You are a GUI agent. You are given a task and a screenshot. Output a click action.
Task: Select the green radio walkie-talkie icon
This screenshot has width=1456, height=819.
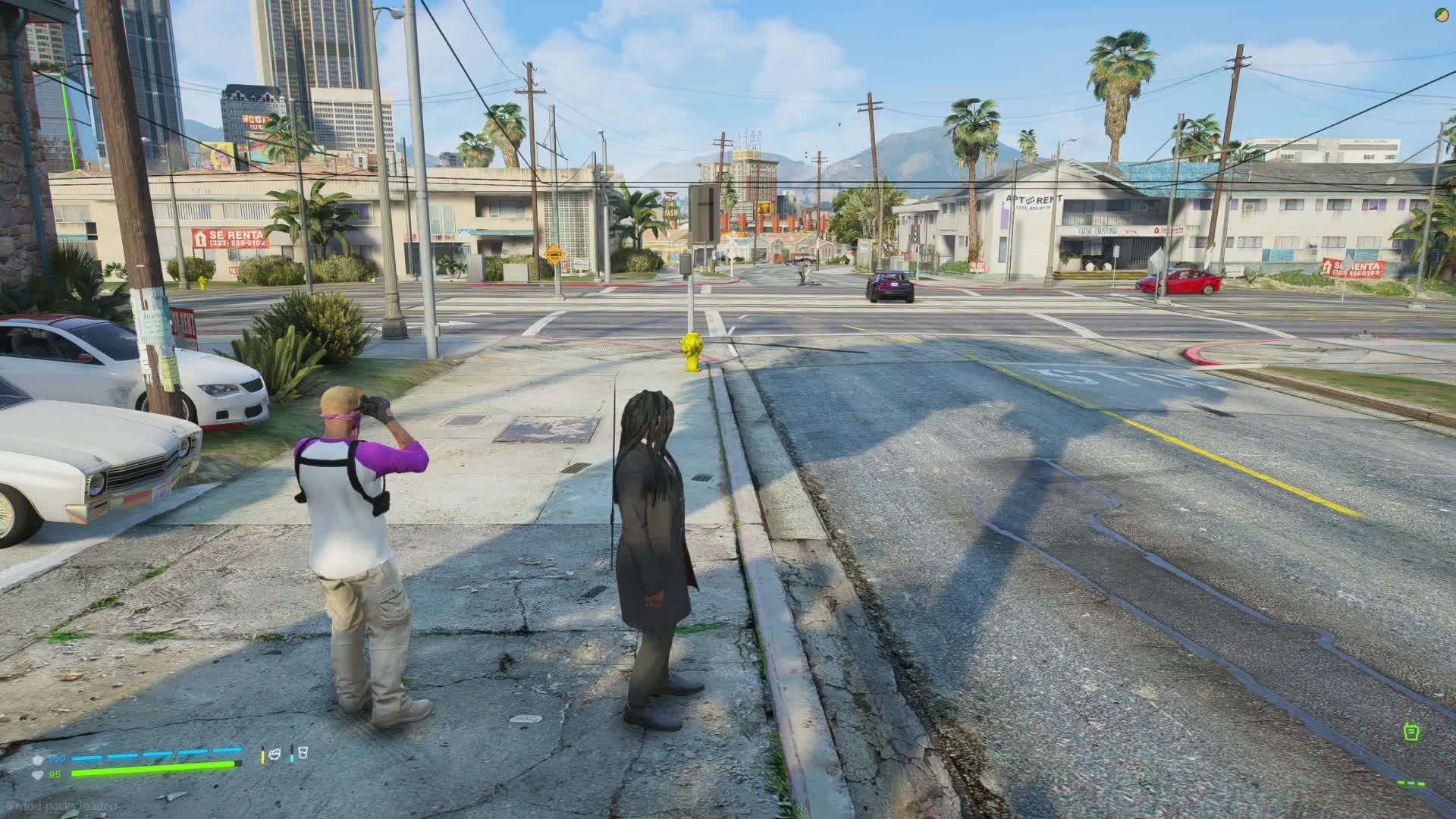[1410, 732]
